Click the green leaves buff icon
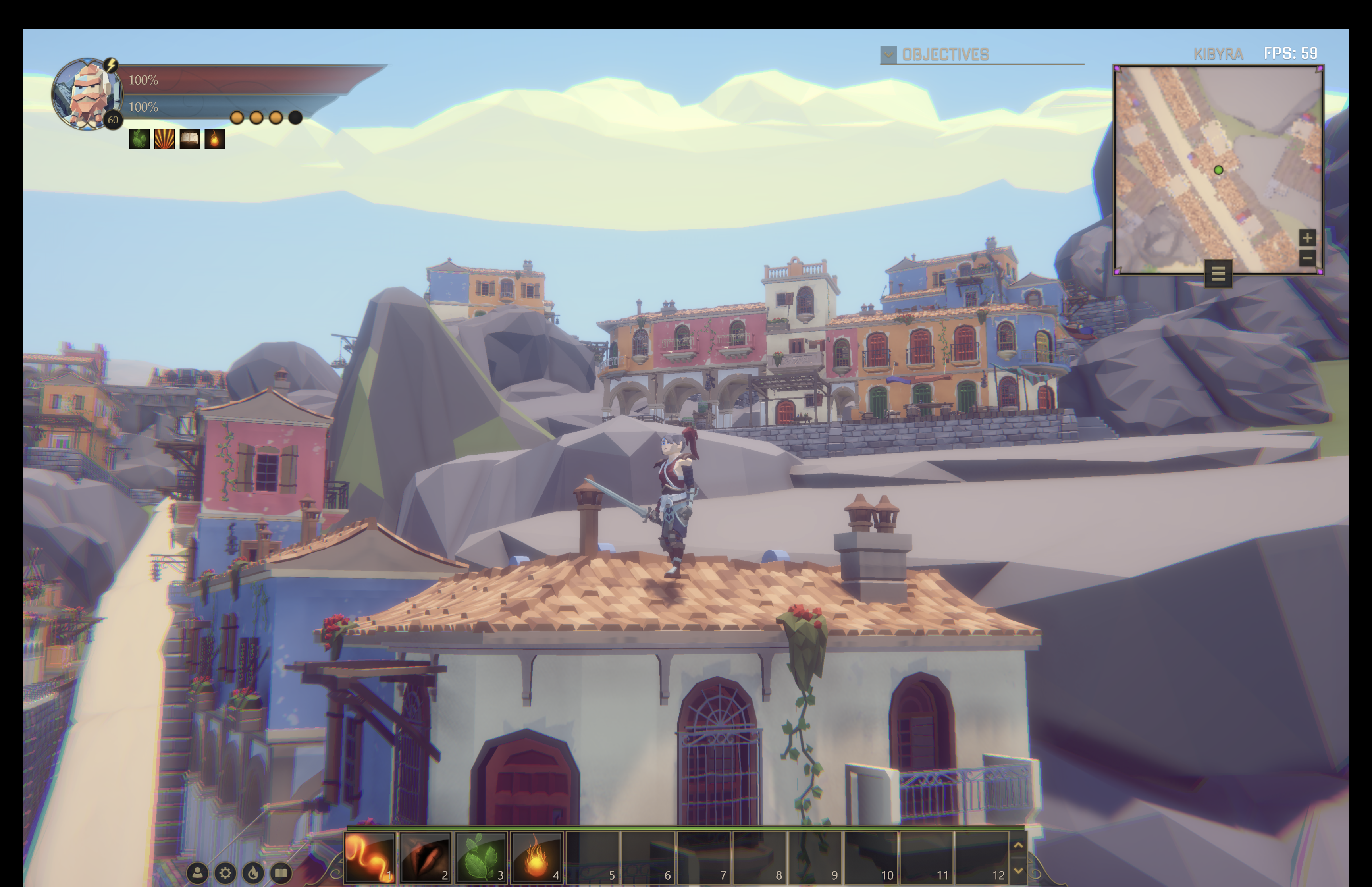This screenshot has width=1372, height=887. click(139, 139)
